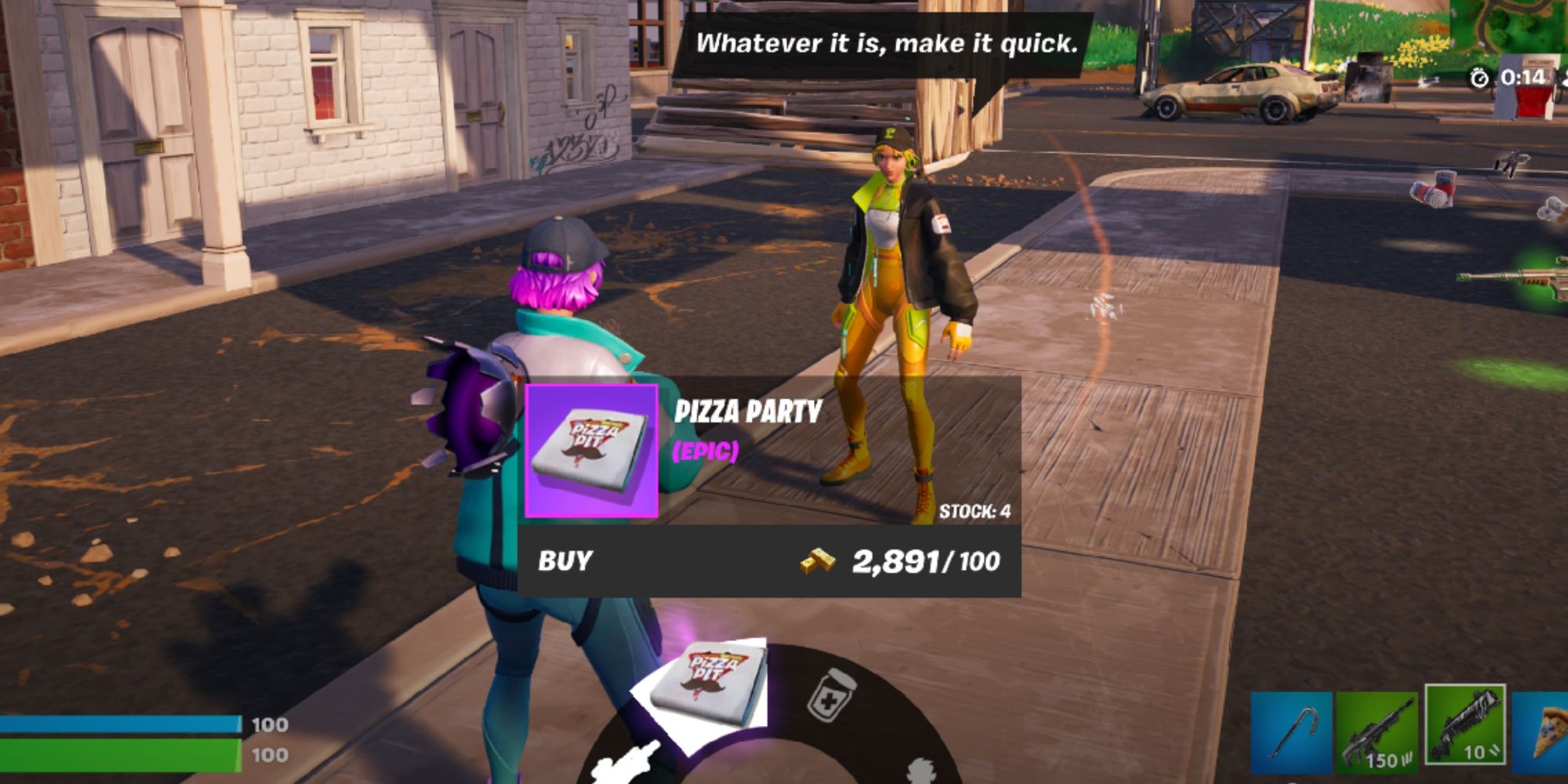Choose the med kit entry on the radial menu
The height and width of the screenshot is (784, 1568).
[831, 695]
